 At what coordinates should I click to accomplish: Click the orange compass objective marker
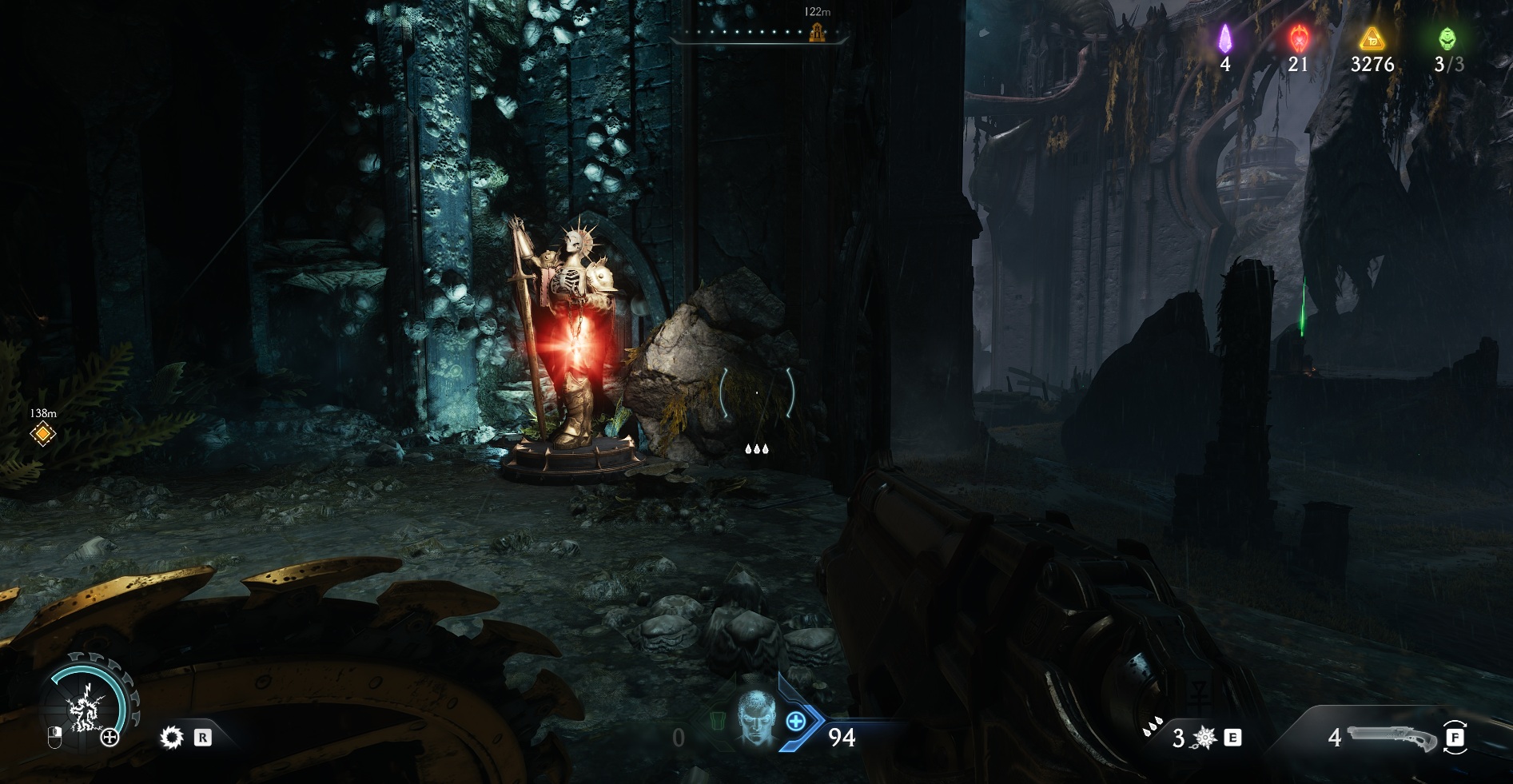(817, 33)
